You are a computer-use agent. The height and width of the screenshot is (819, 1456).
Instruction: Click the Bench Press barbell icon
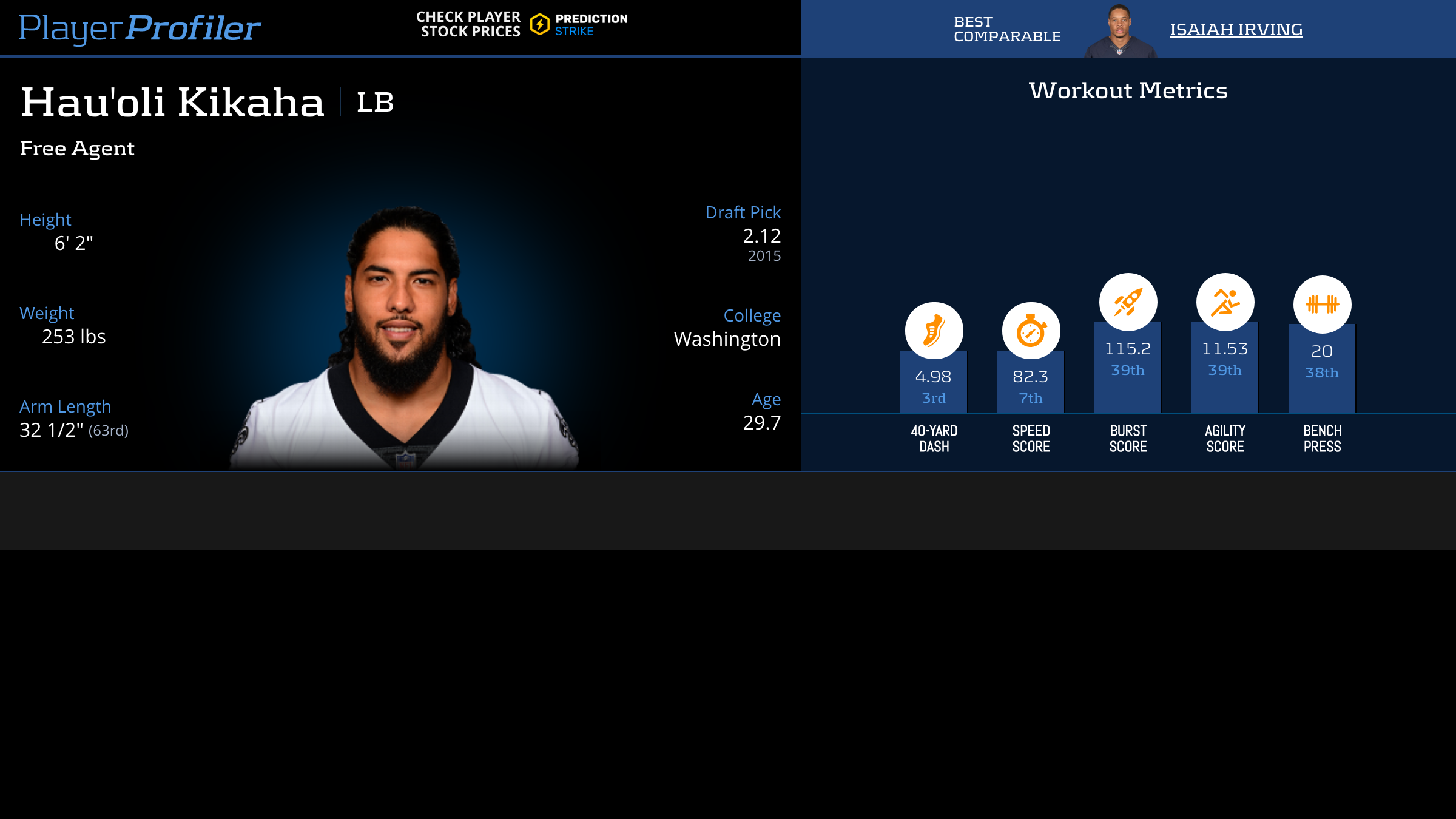[x=1322, y=304]
